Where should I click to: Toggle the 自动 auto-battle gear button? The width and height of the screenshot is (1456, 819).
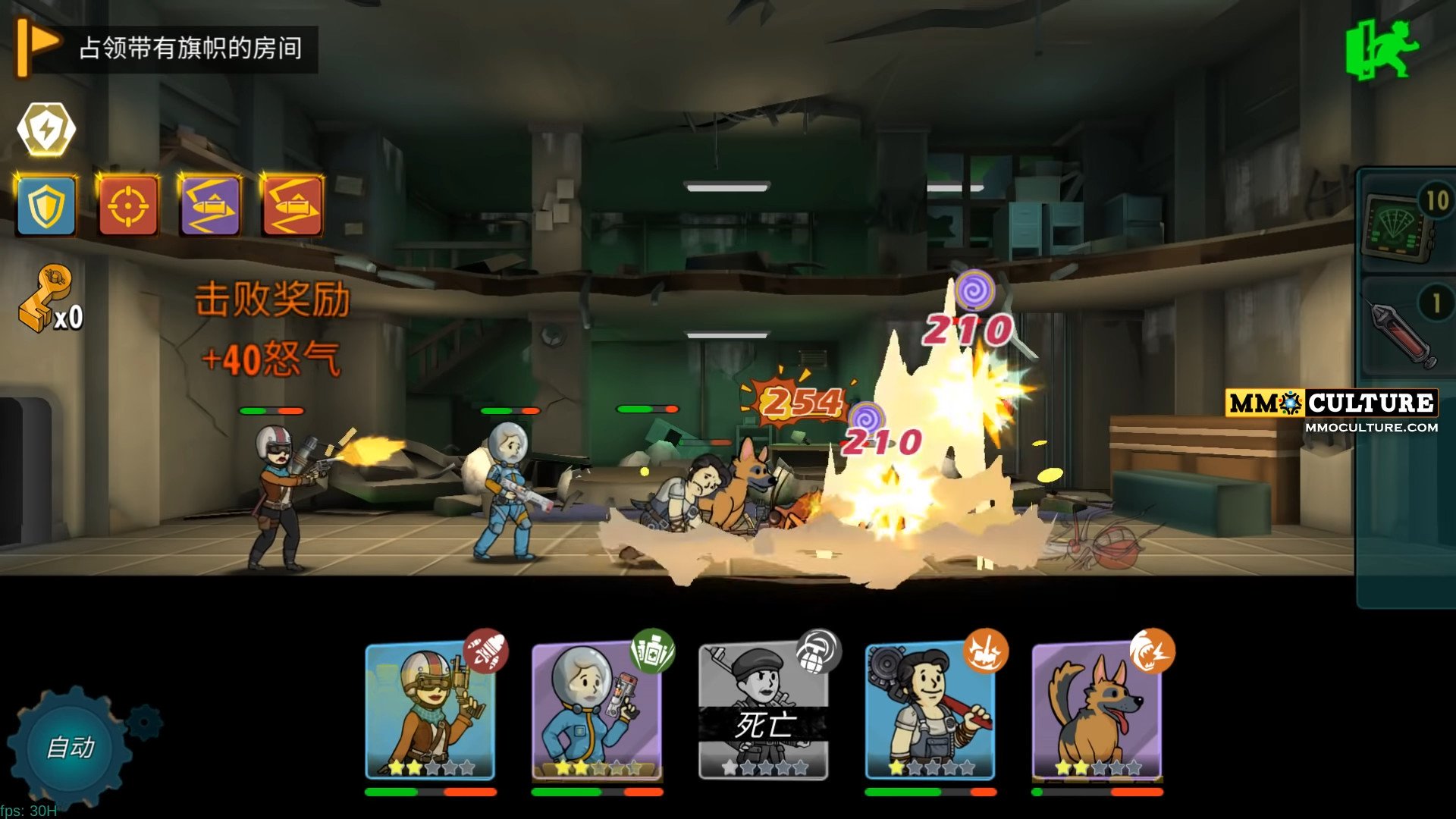coord(70,747)
